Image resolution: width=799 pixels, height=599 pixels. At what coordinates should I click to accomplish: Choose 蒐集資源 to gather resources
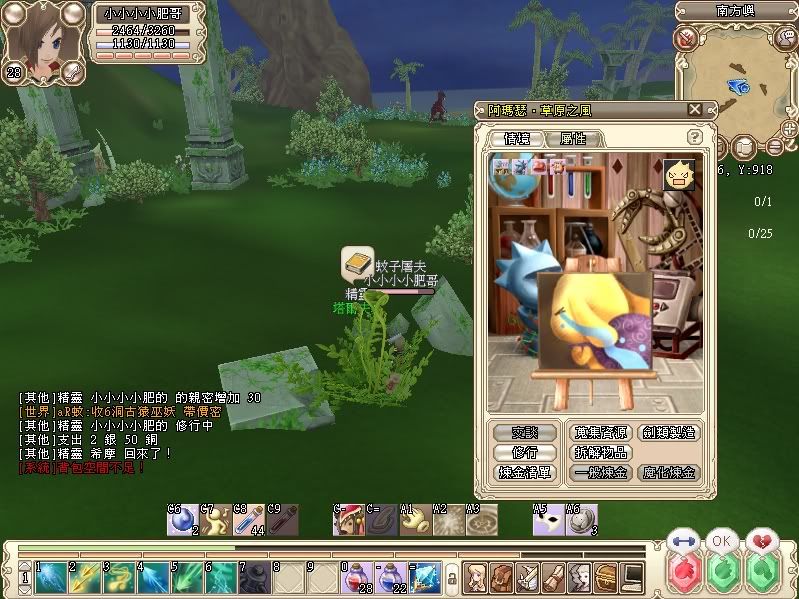[x=601, y=433]
